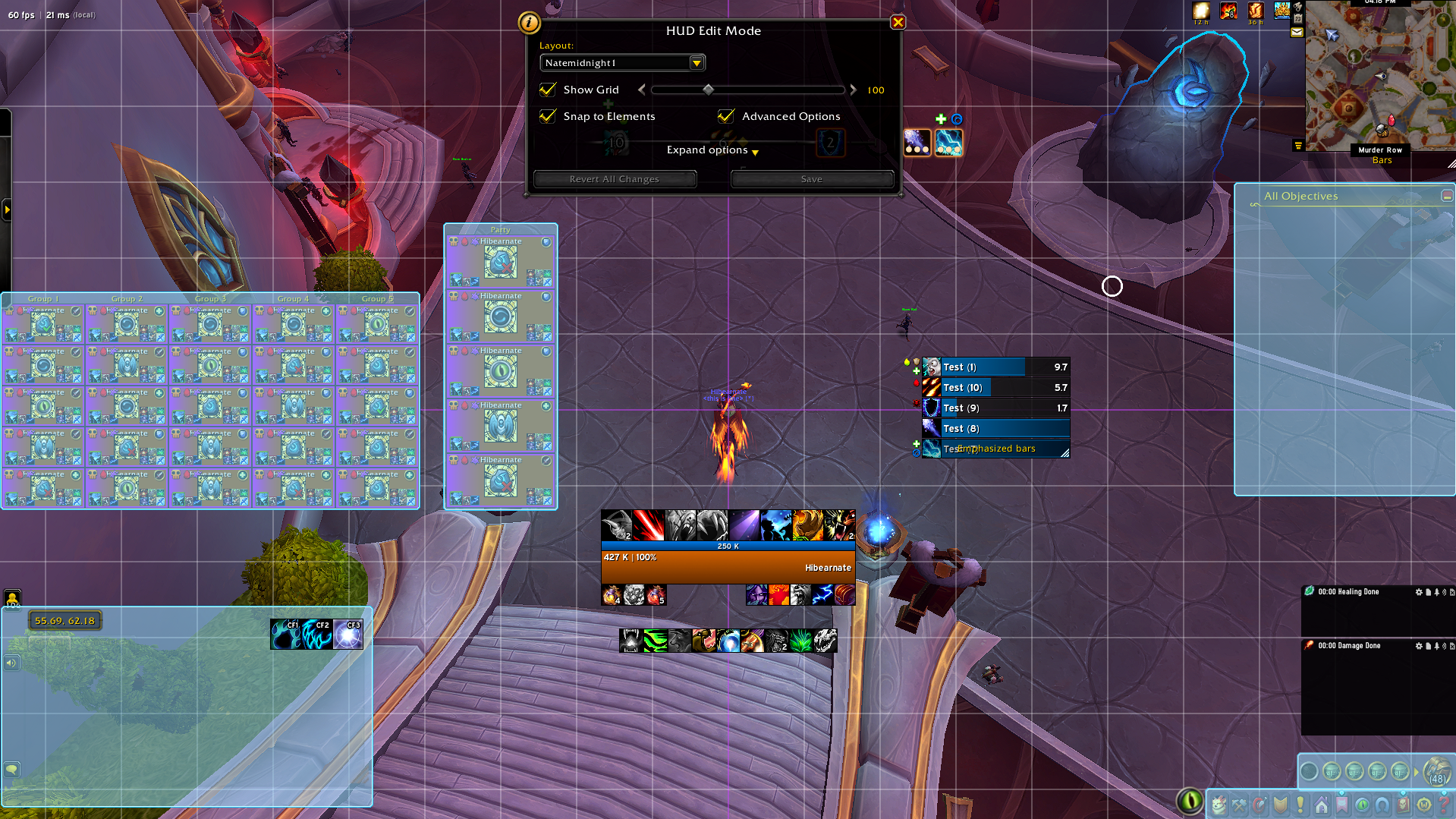
Task: Select the CF2 icon
Action: coord(316,635)
